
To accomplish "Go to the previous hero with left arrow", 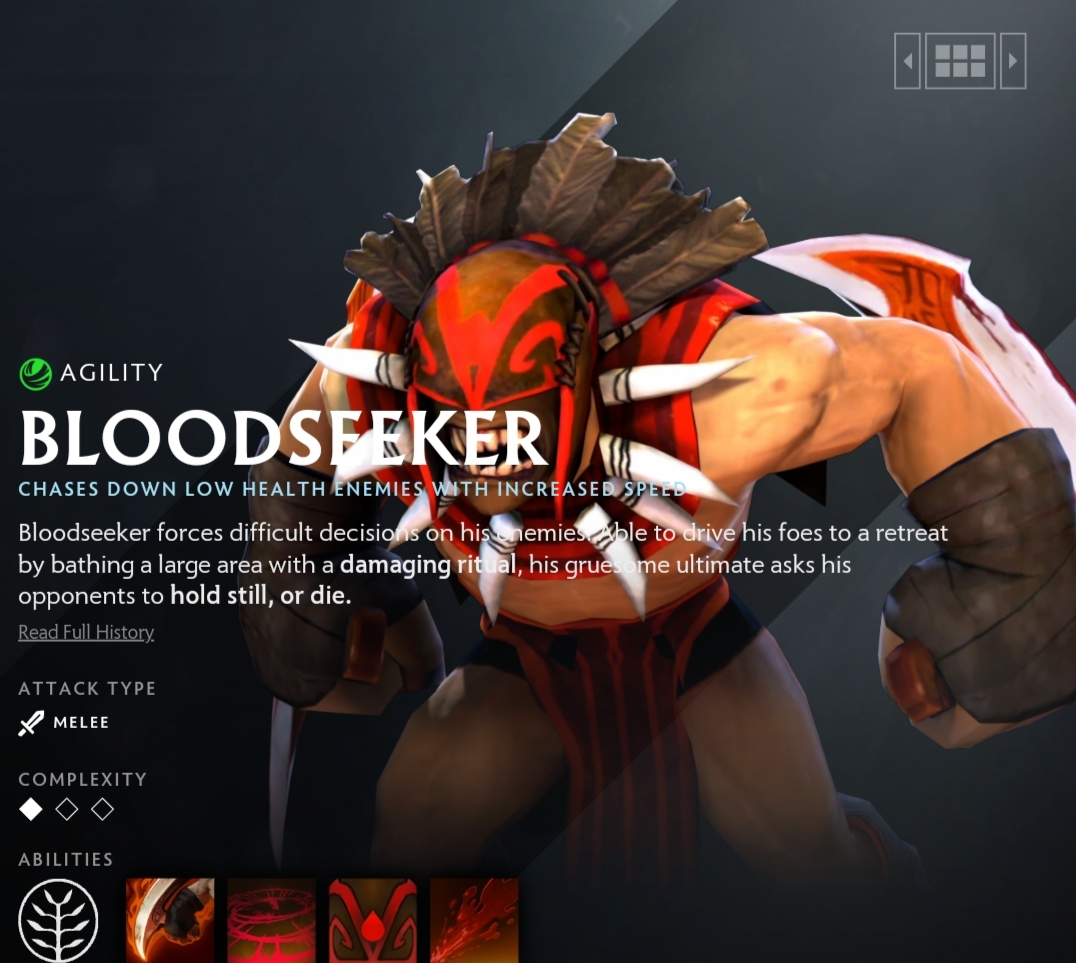I will pos(907,61).
